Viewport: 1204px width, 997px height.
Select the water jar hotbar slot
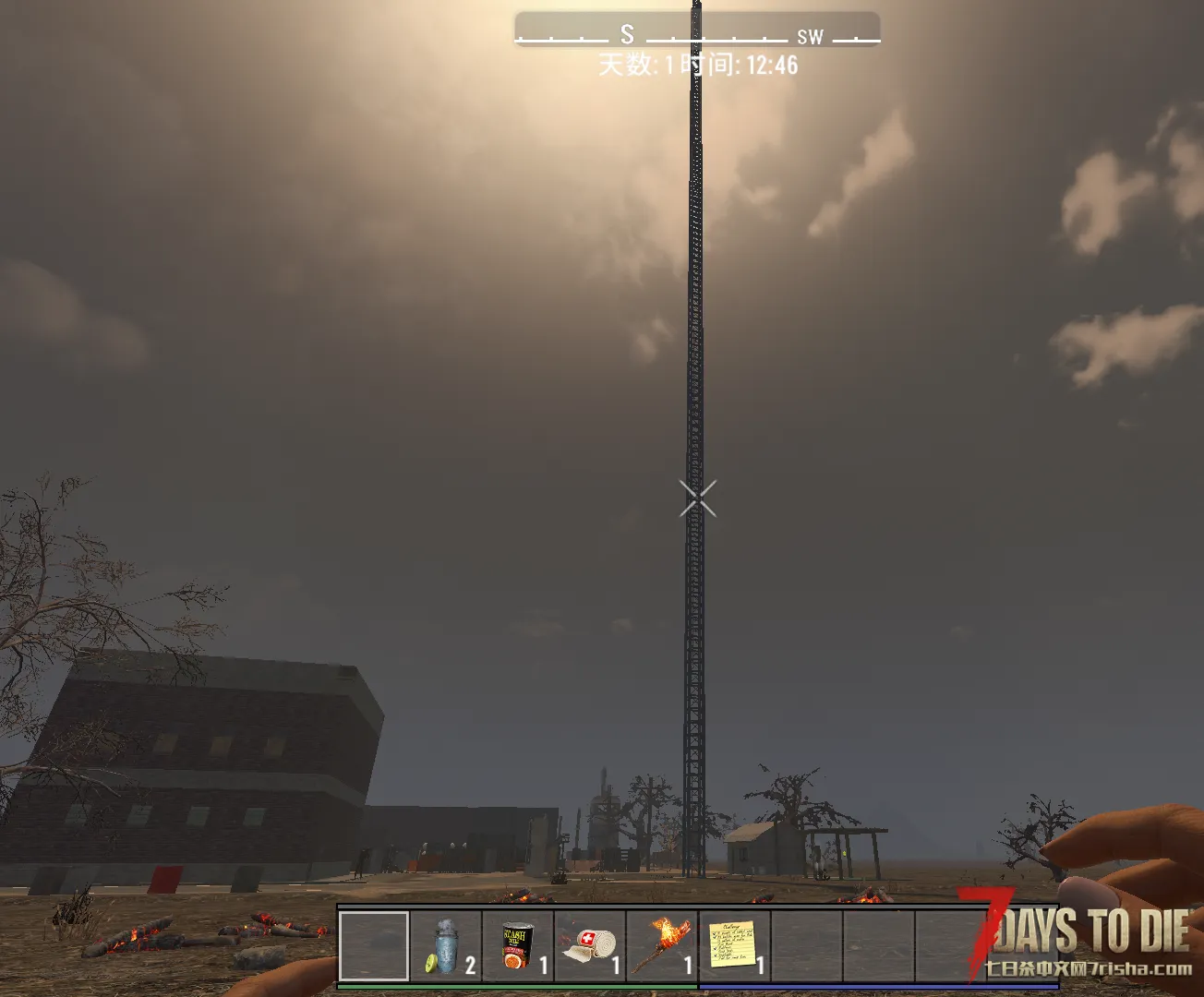(447, 946)
